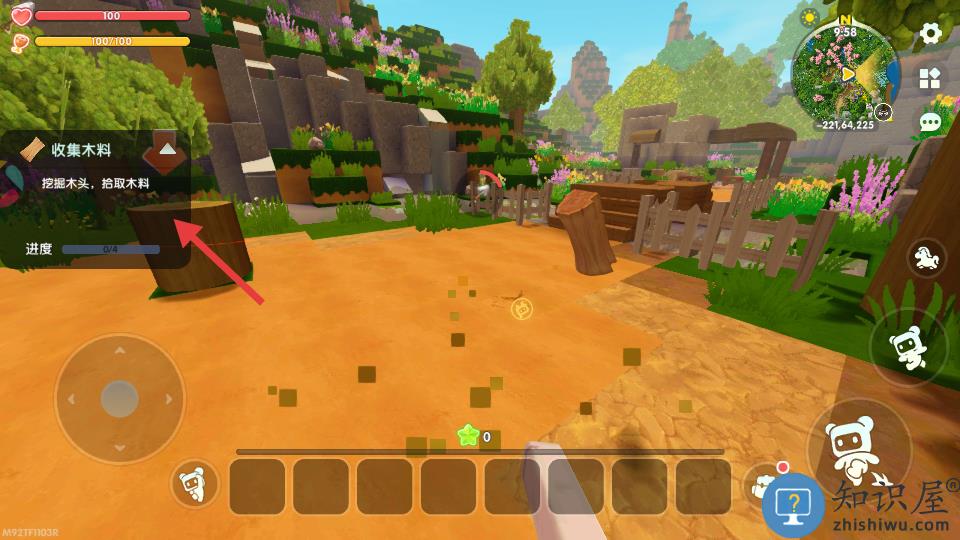Screen dimensions: 960x540
Task: Open the circular minimap
Action: [x=846, y=72]
